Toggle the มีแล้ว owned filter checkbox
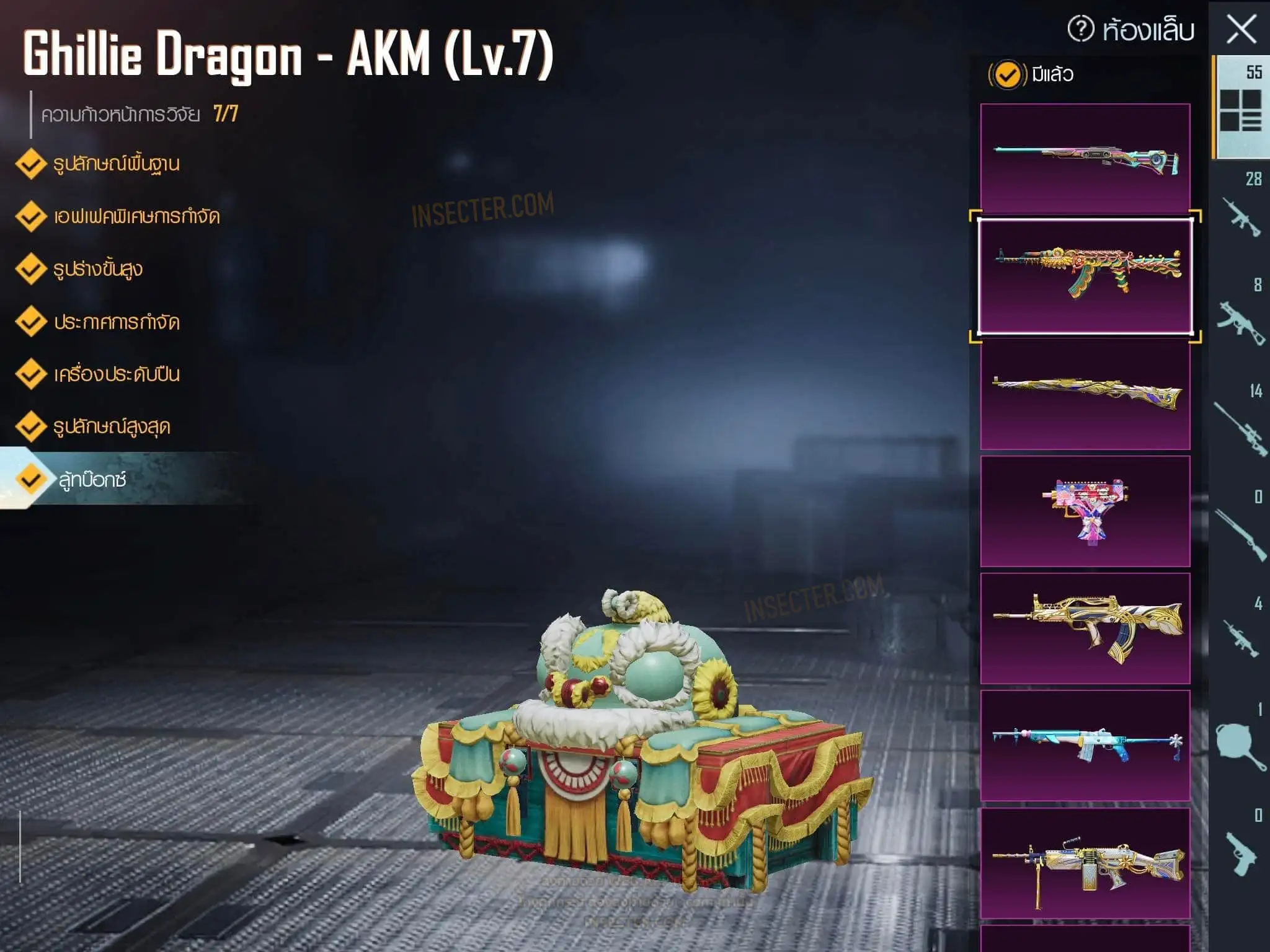This screenshot has height=952, width=1270. 1007,75
